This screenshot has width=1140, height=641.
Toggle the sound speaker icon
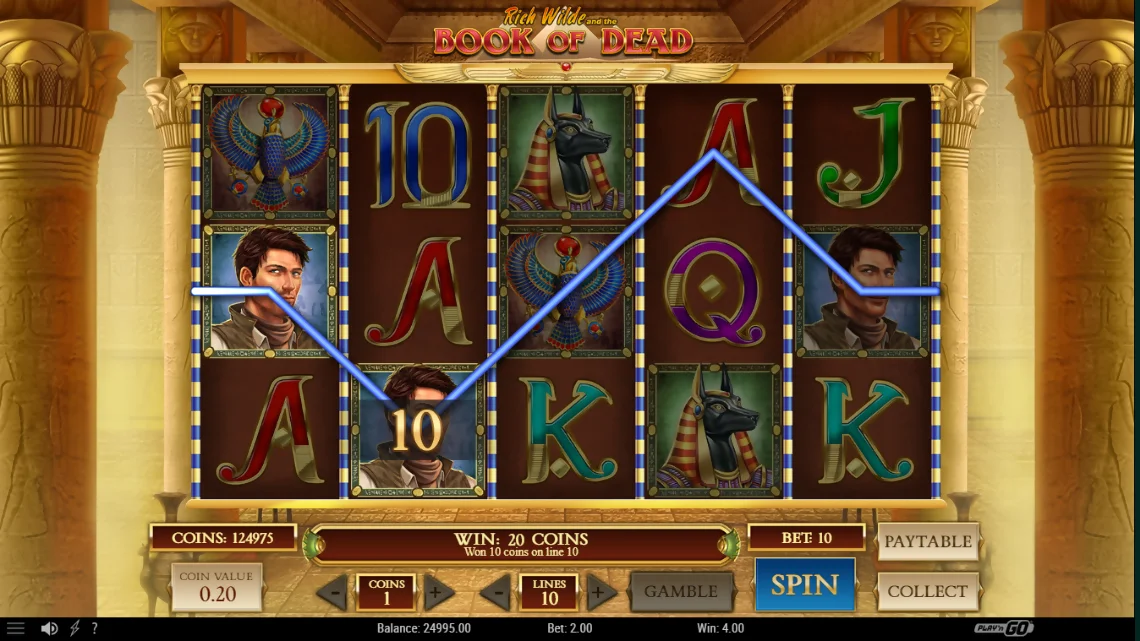pyautogui.click(x=49, y=629)
